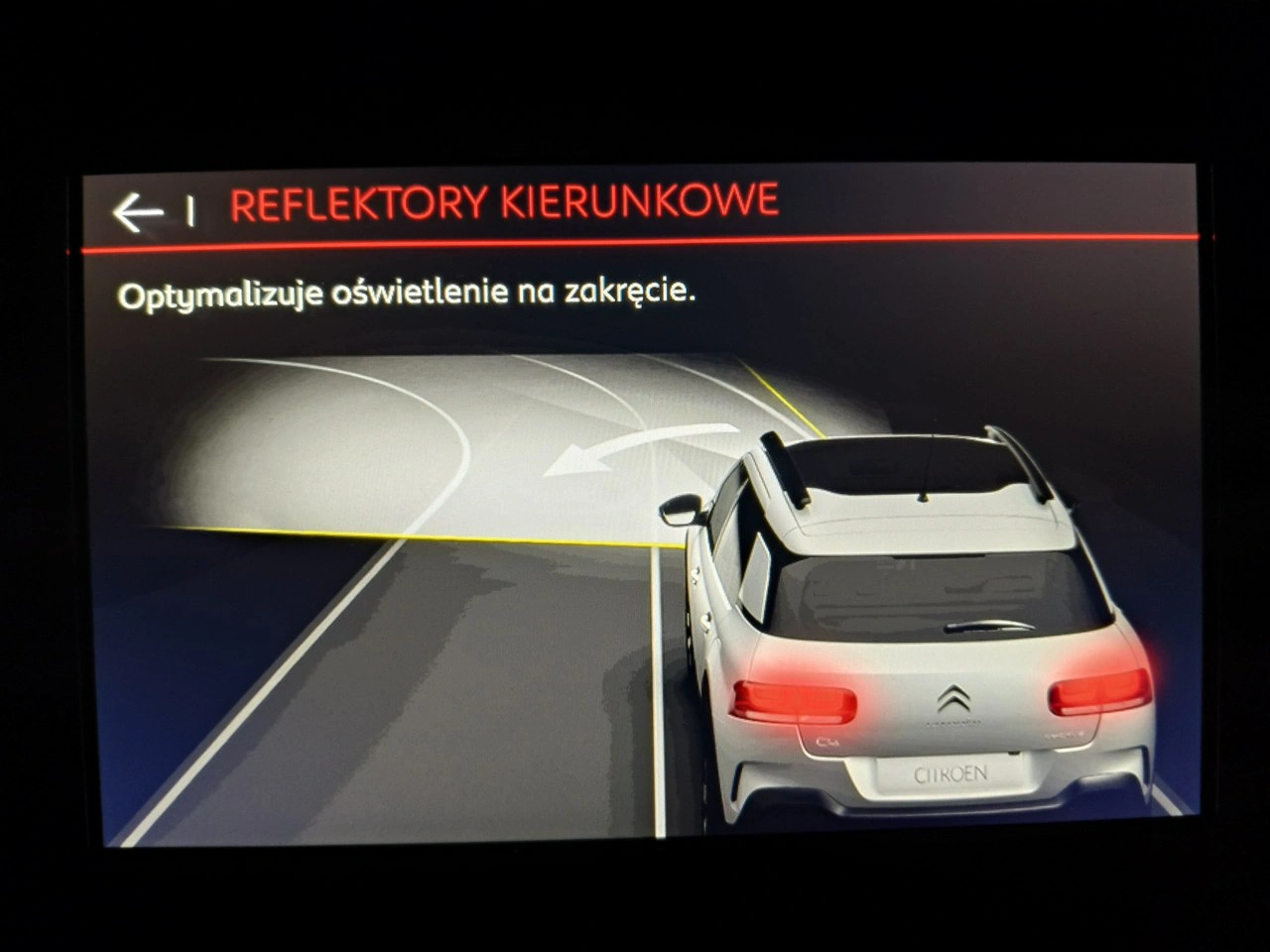Viewport: 1270px width, 952px height.
Task: Click the back arrow icon
Action: pyautogui.click(x=137, y=209)
